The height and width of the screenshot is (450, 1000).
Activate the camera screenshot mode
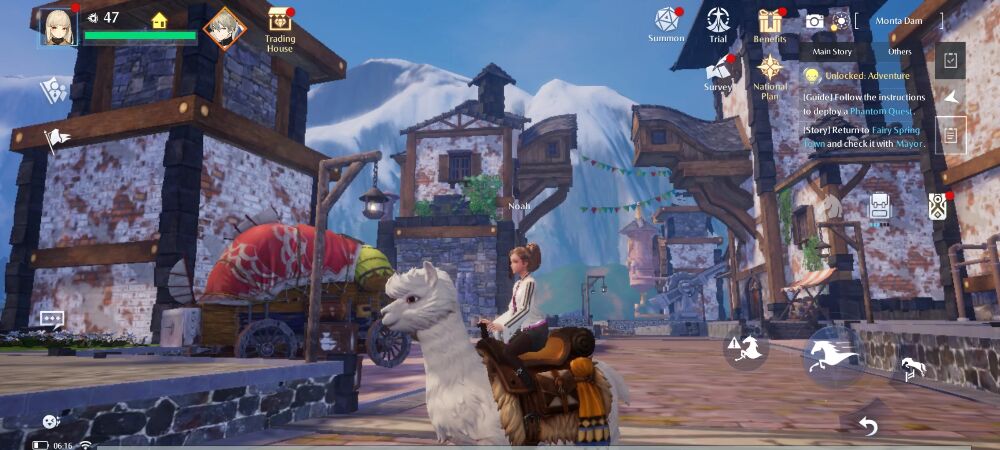tap(815, 21)
